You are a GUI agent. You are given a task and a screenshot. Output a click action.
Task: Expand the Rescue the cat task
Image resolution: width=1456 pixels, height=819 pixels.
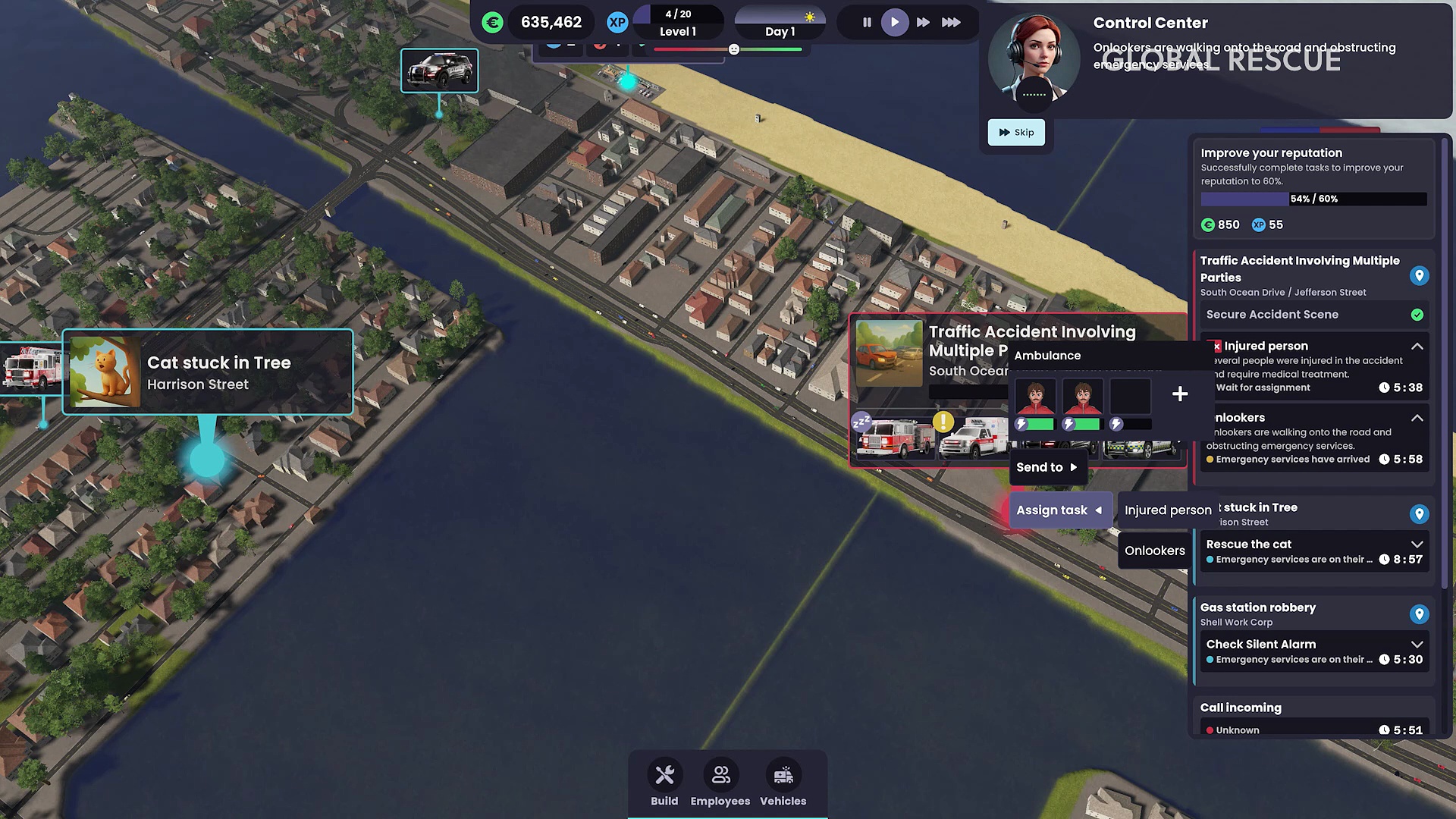click(1417, 544)
